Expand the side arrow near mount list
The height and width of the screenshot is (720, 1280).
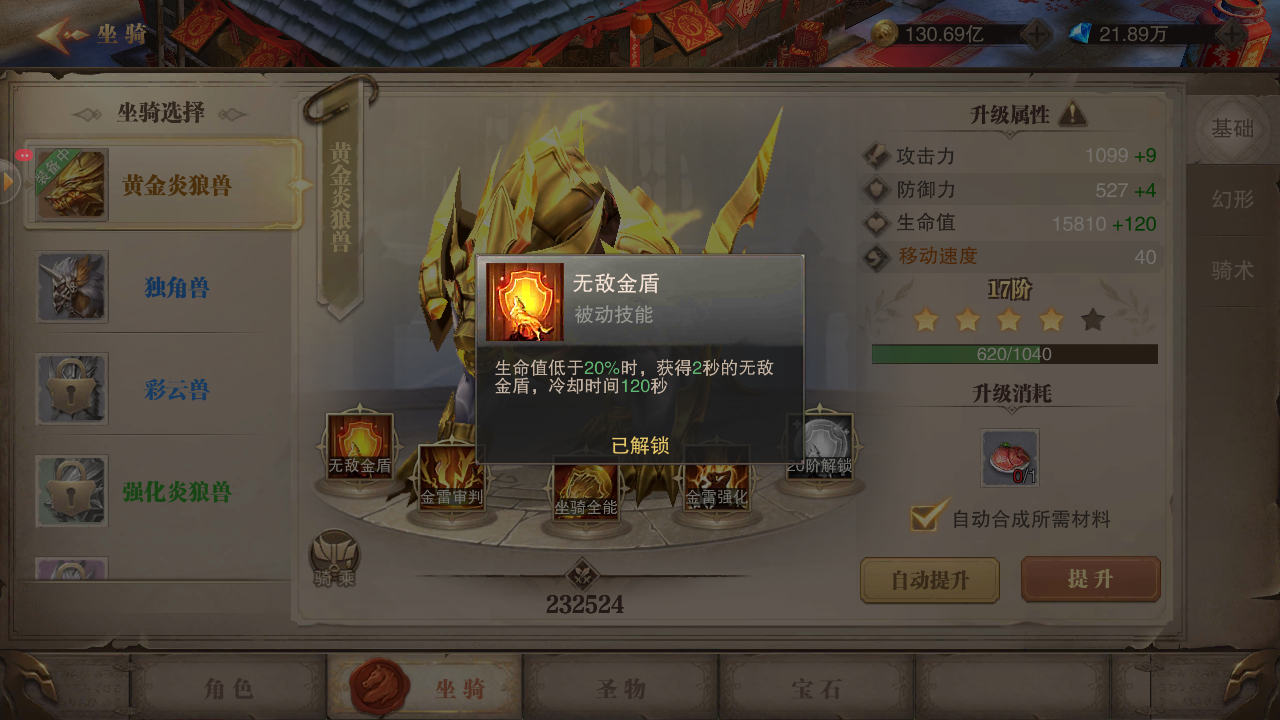point(6,183)
